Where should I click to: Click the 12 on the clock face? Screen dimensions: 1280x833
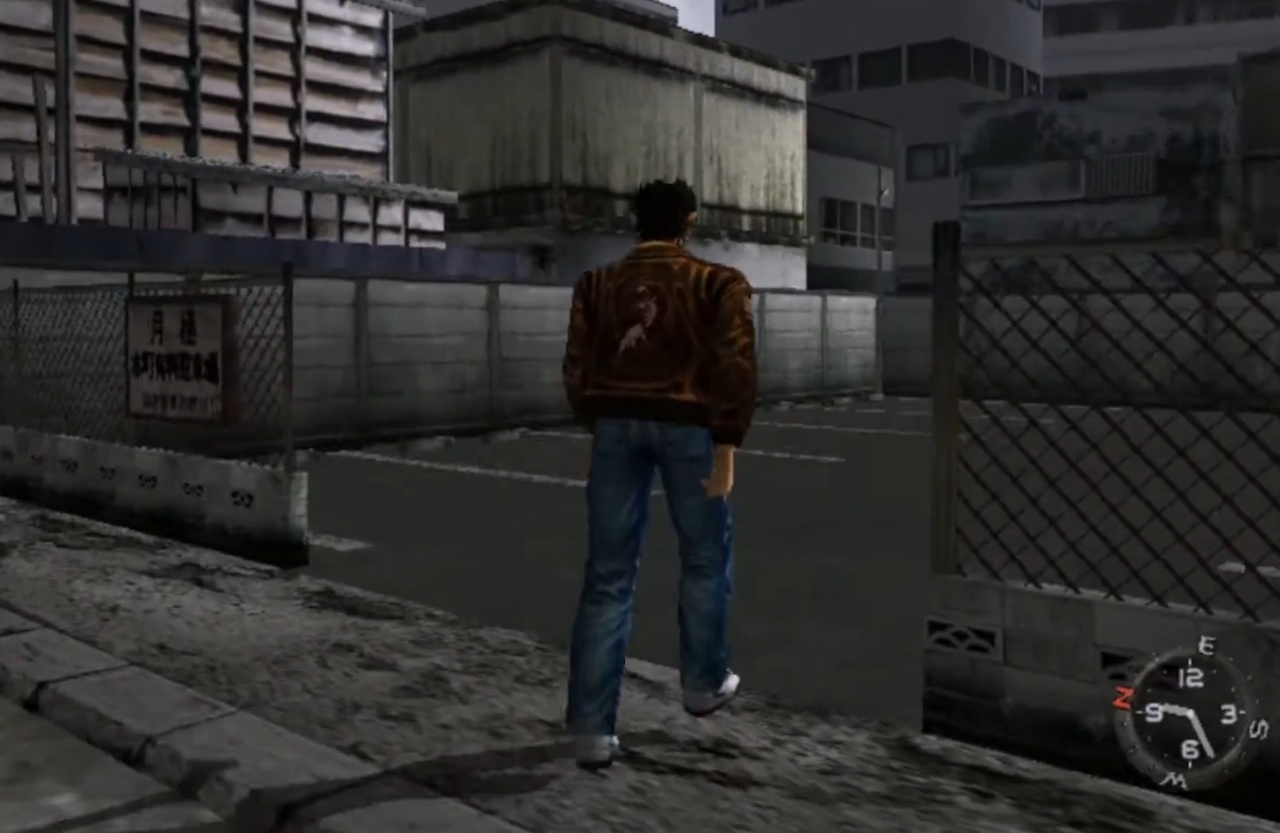[1191, 675]
